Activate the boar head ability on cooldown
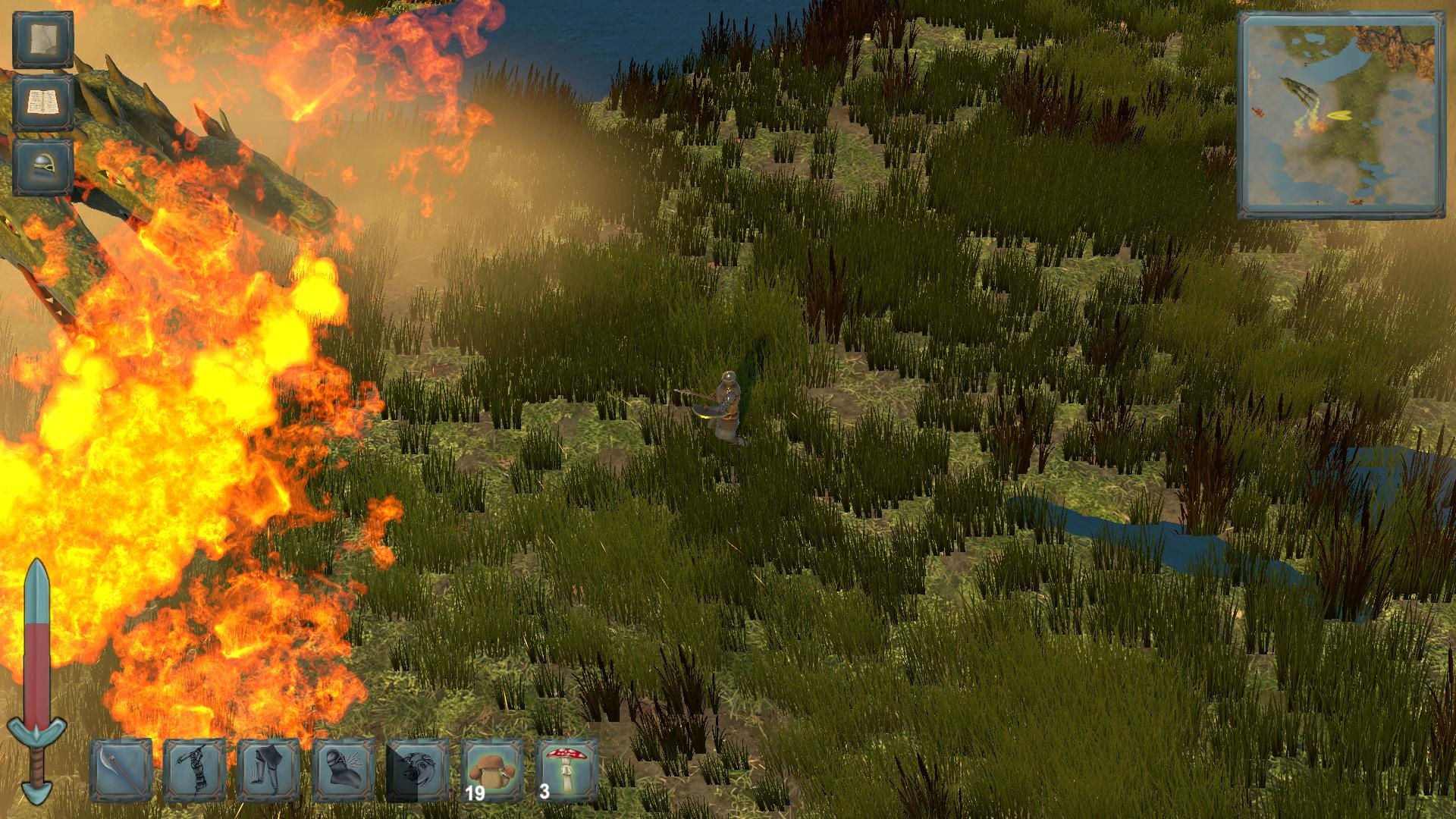This screenshot has width=1456, height=819. [418, 770]
